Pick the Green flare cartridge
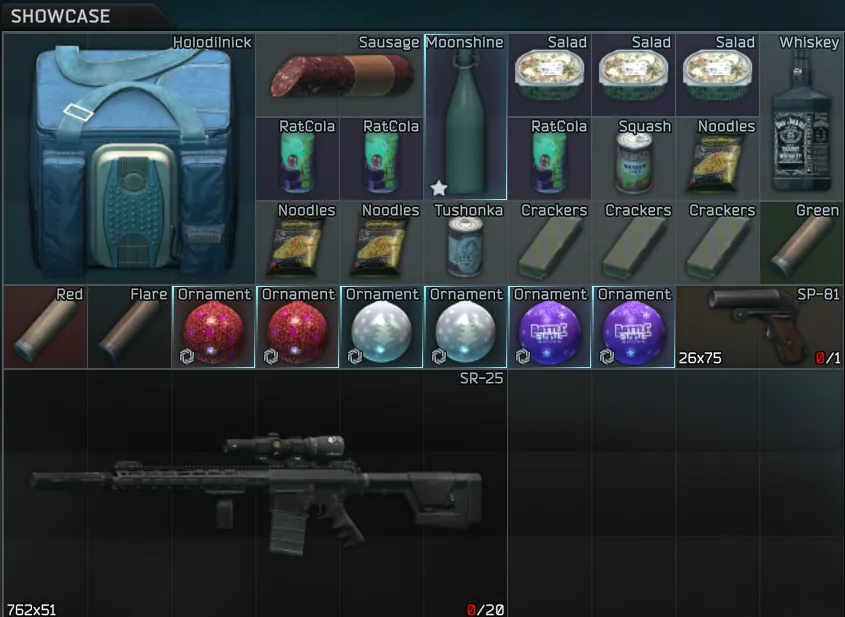This screenshot has height=617, width=845. [x=801, y=244]
